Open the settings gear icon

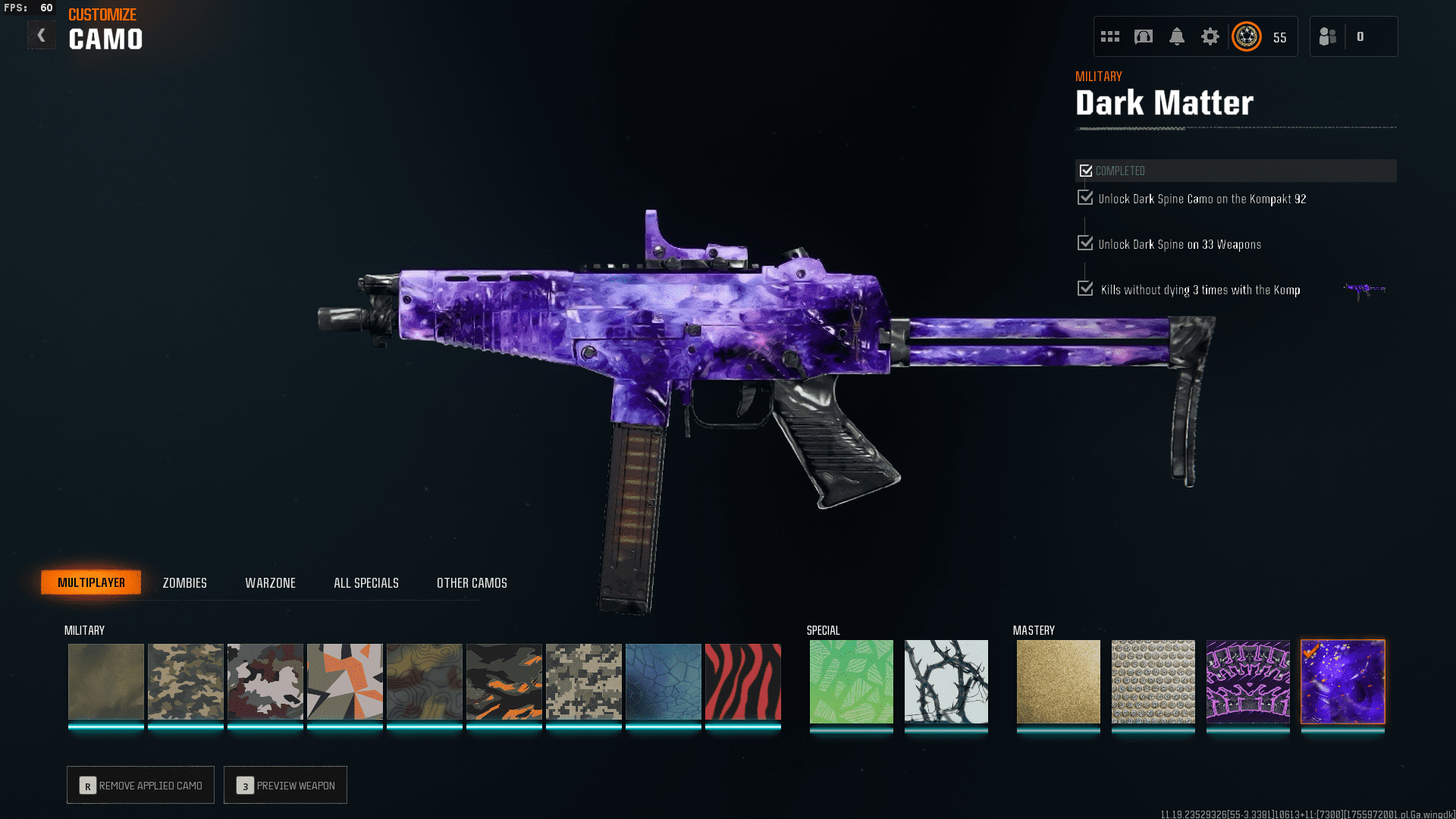[1210, 36]
